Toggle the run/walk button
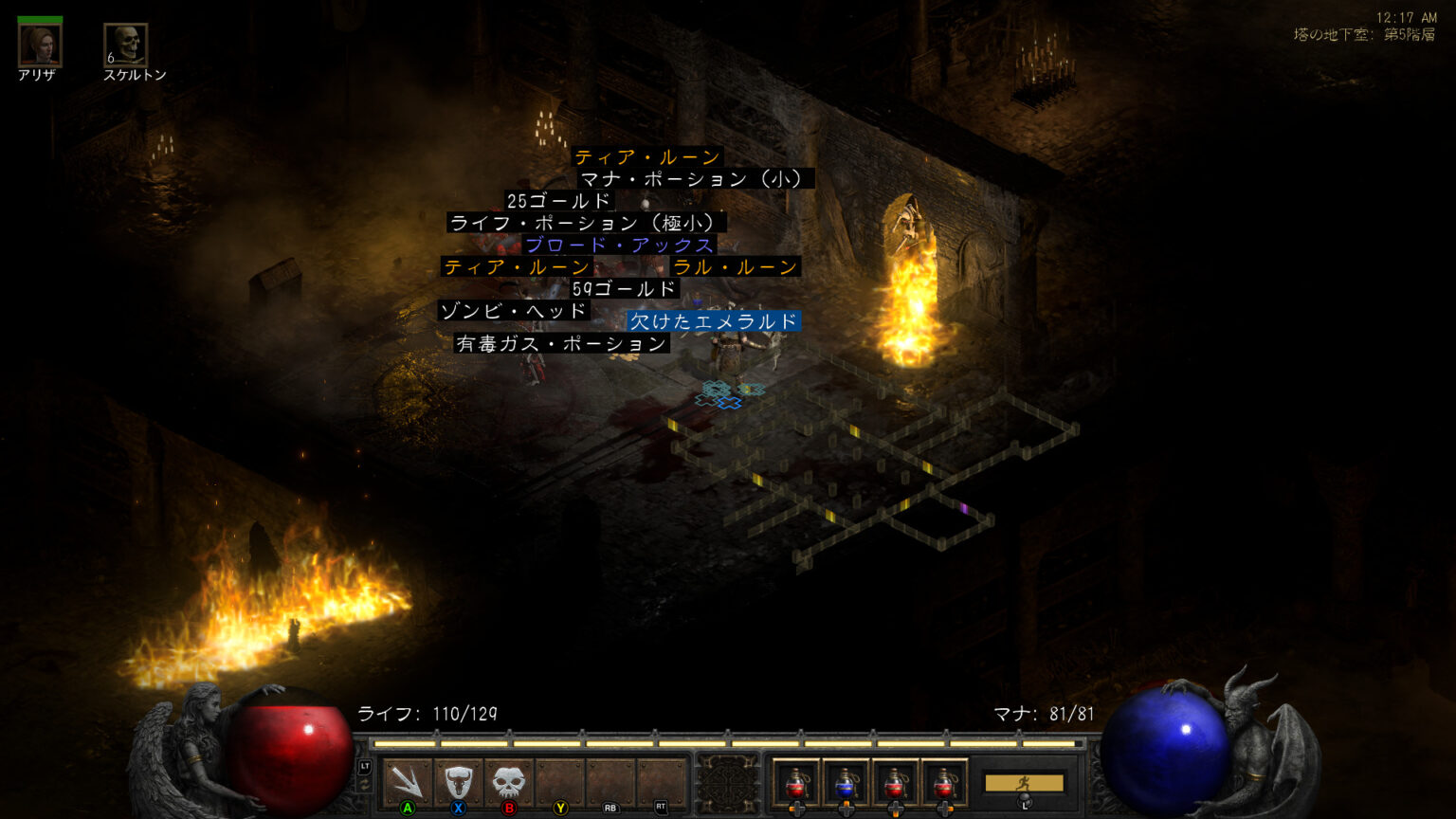1456x819 pixels. point(1024,784)
